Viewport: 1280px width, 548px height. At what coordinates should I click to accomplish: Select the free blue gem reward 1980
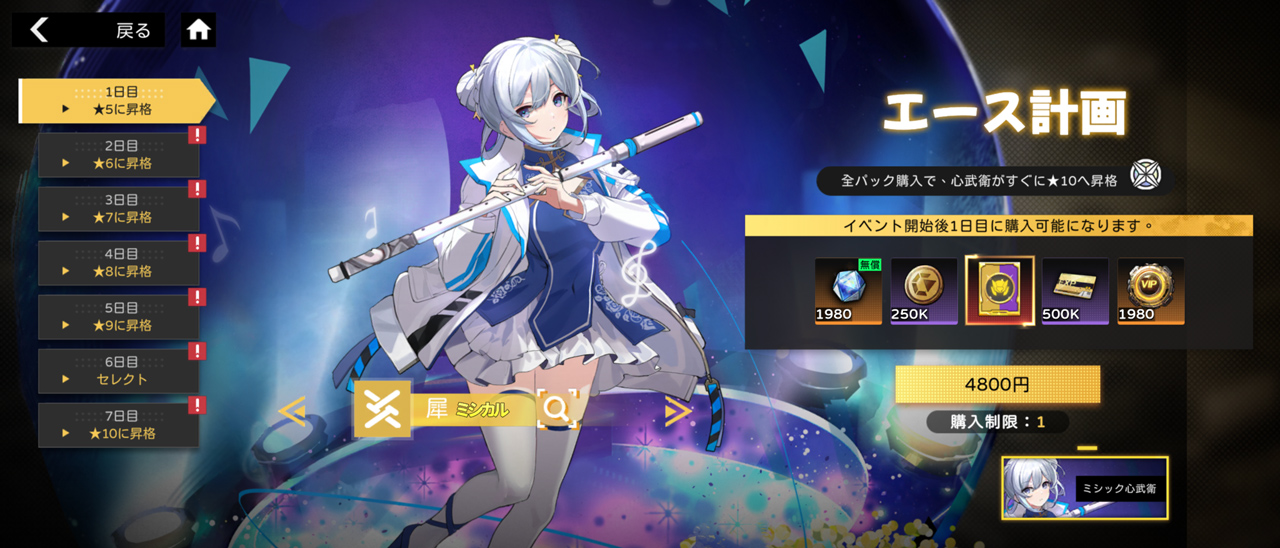tap(847, 291)
